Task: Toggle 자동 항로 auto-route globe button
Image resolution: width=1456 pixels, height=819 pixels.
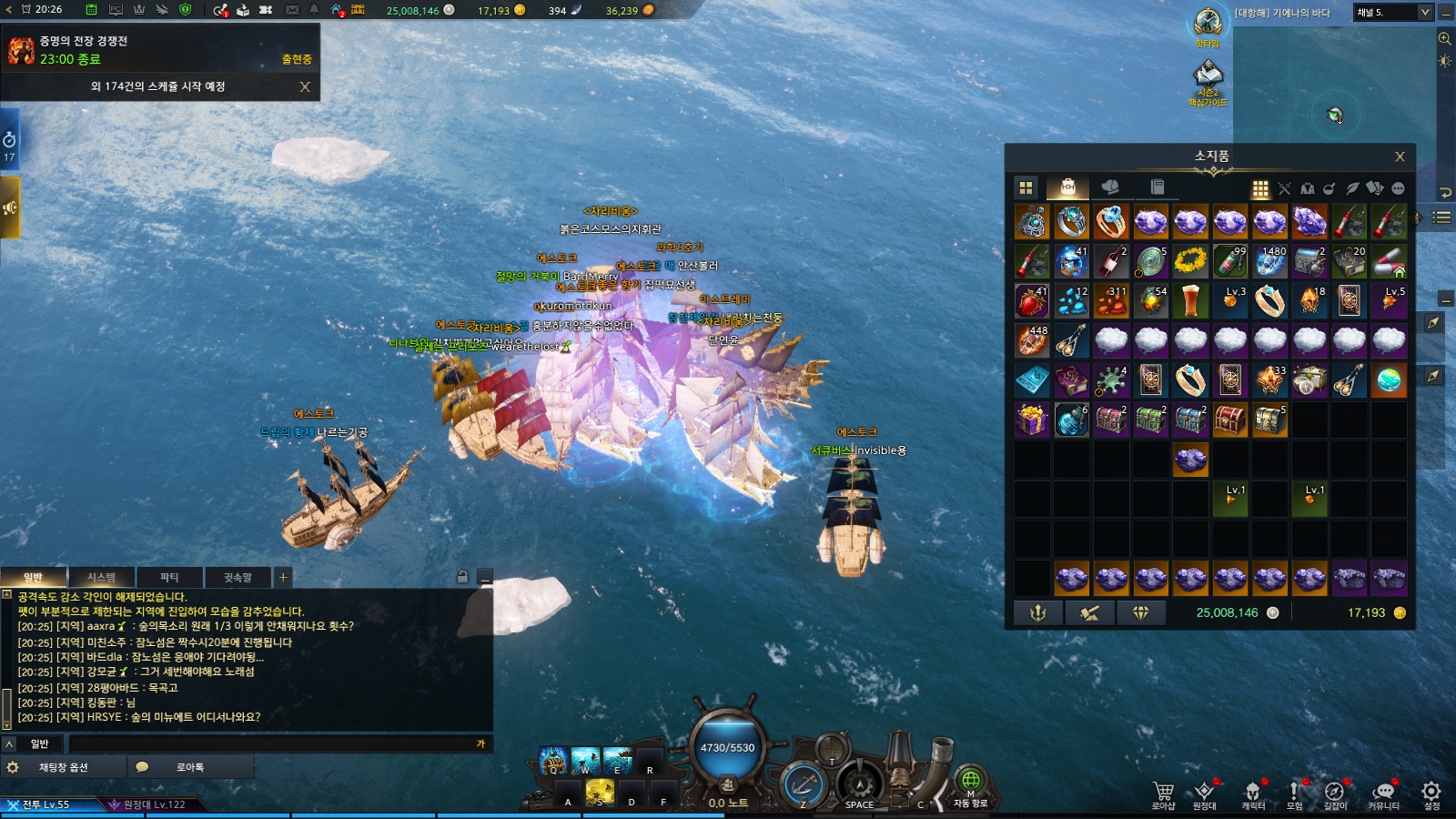Action: [x=970, y=783]
